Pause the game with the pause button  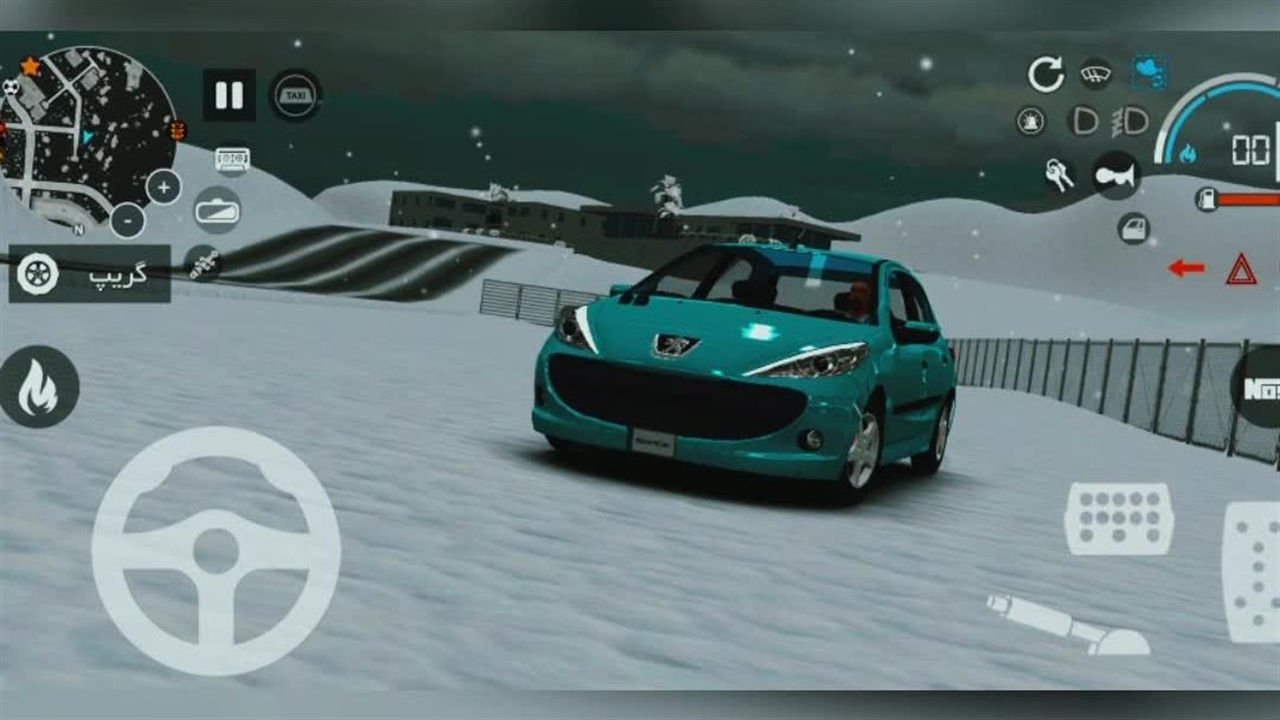[229, 95]
